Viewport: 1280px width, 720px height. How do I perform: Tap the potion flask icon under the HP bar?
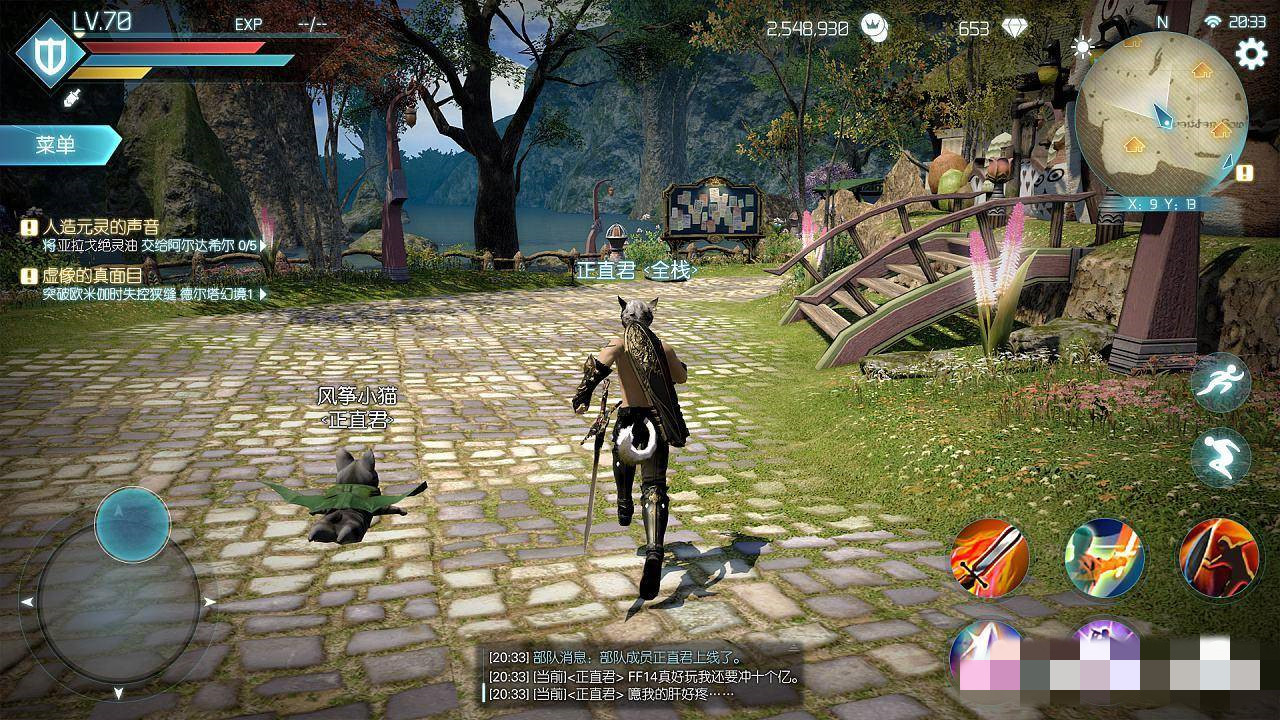pyautogui.click(x=72, y=99)
